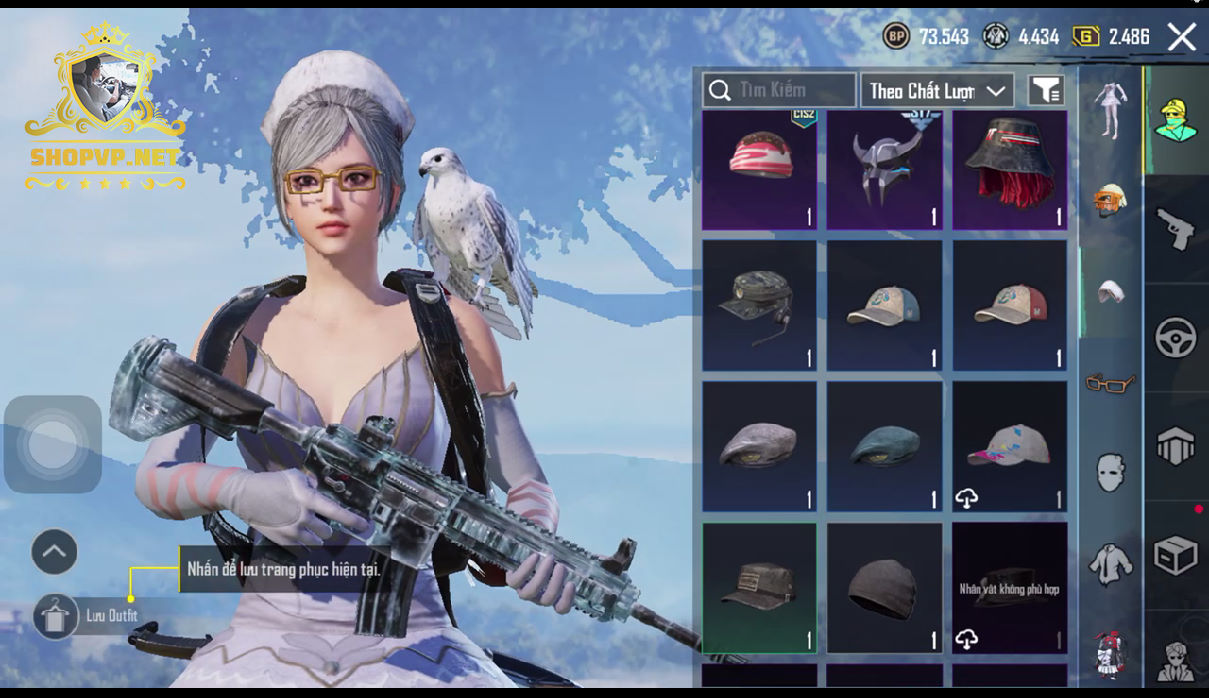Open the jacket clothing subcategory
This screenshot has width=1209, height=698.
pos(1110,563)
